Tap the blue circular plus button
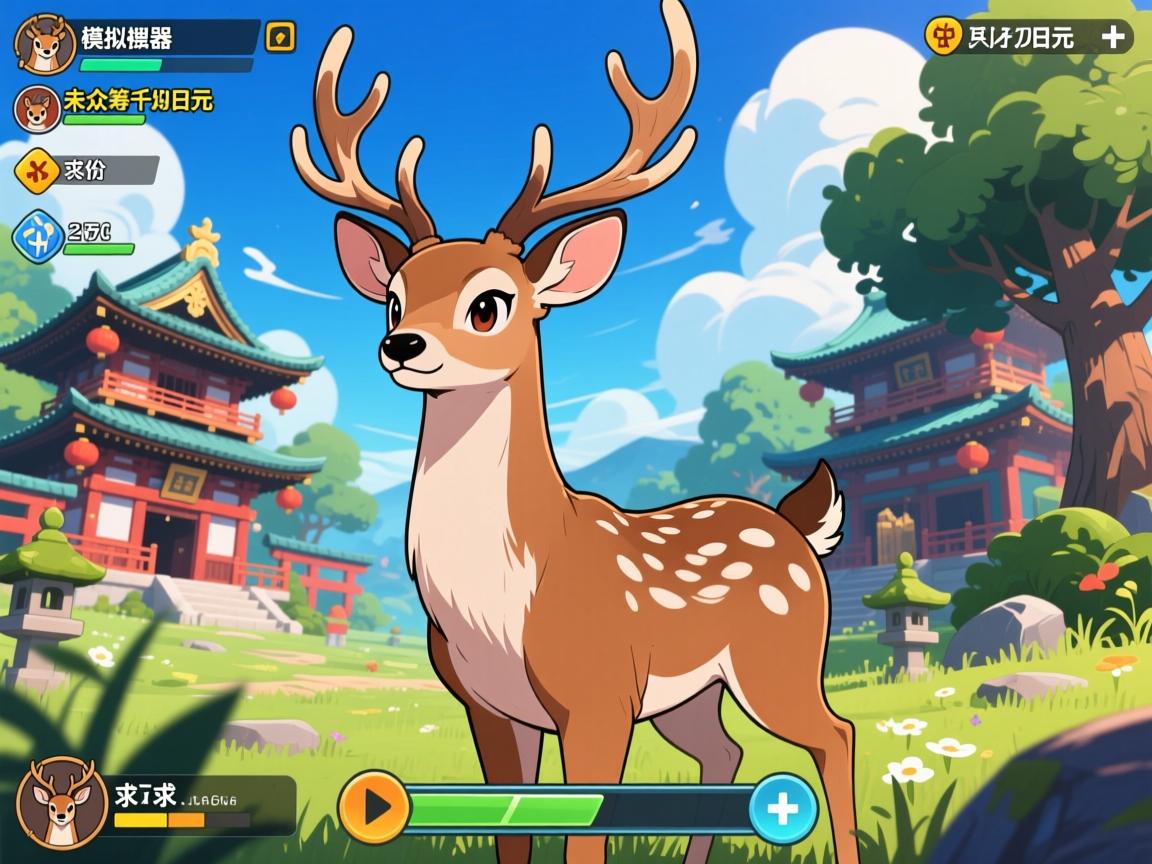1152x864 pixels. 783,808
